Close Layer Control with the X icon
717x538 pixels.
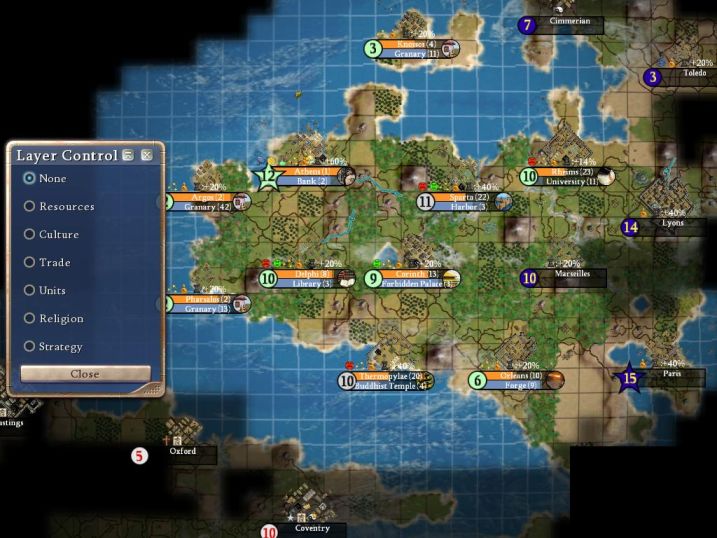(x=146, y=155)
